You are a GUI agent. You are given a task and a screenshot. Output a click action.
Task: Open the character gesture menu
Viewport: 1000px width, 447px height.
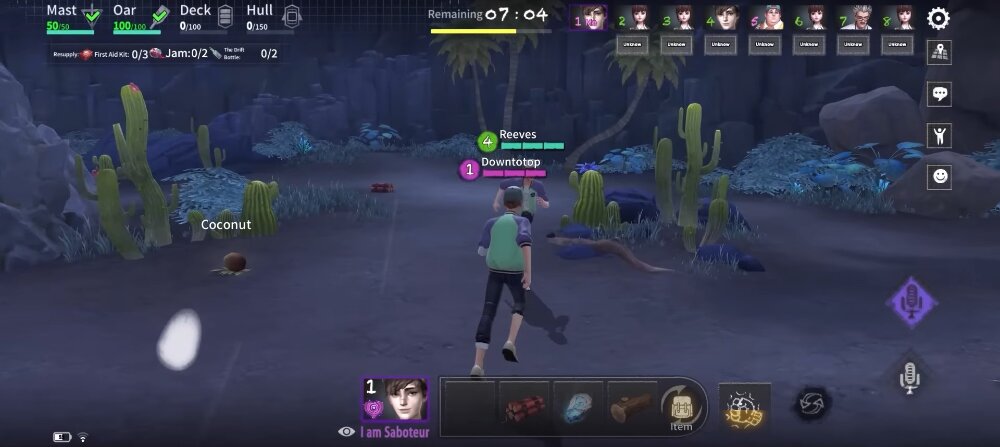(x=939, y=135)
